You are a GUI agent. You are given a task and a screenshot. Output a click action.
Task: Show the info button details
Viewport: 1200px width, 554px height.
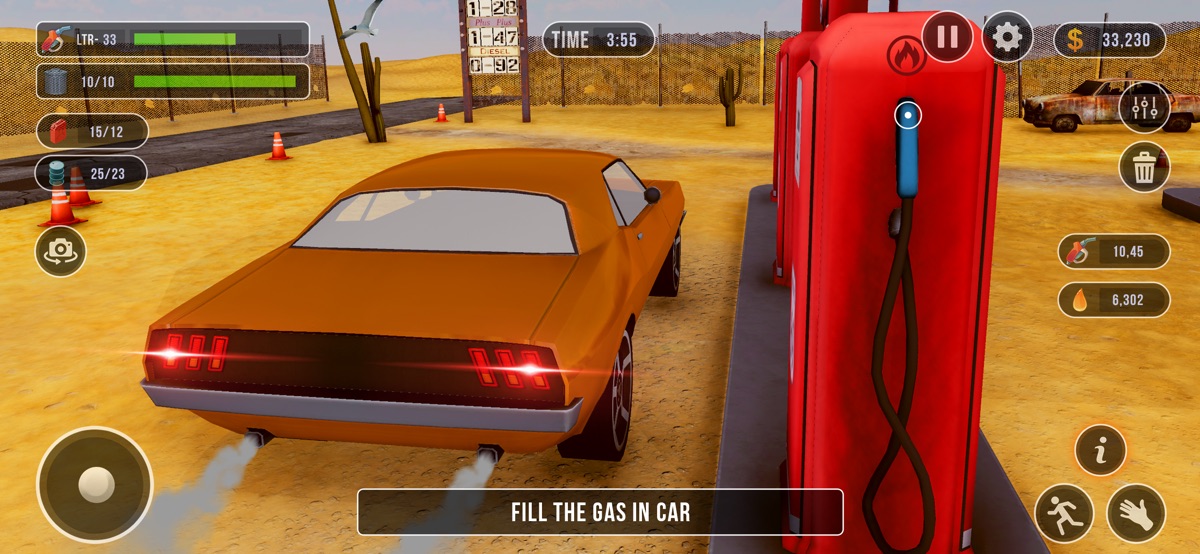pyautogui.click(x=1100, y=451)
